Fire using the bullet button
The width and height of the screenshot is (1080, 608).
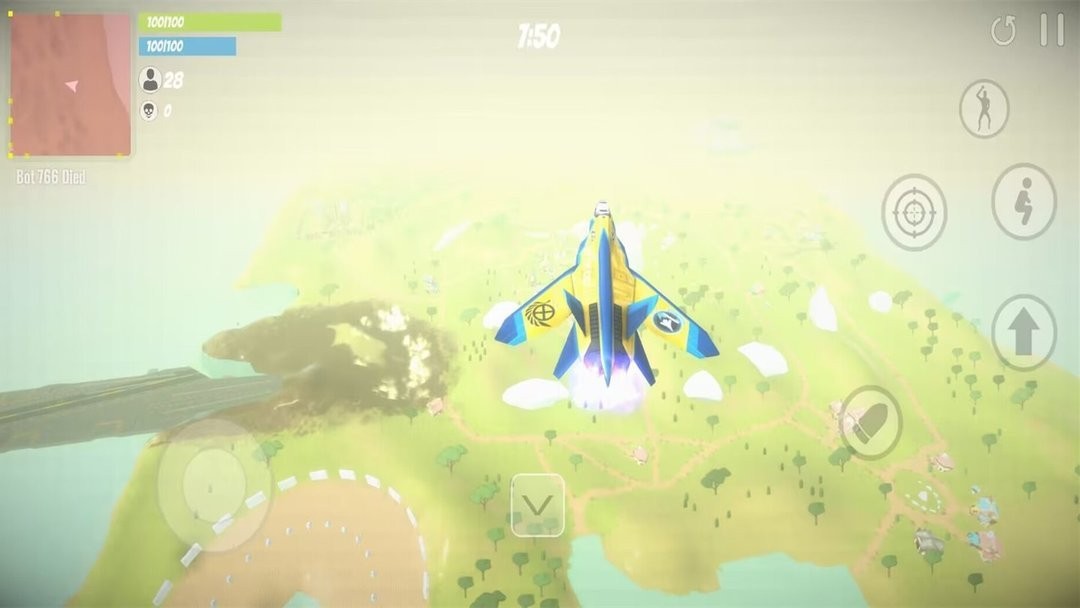871,422
